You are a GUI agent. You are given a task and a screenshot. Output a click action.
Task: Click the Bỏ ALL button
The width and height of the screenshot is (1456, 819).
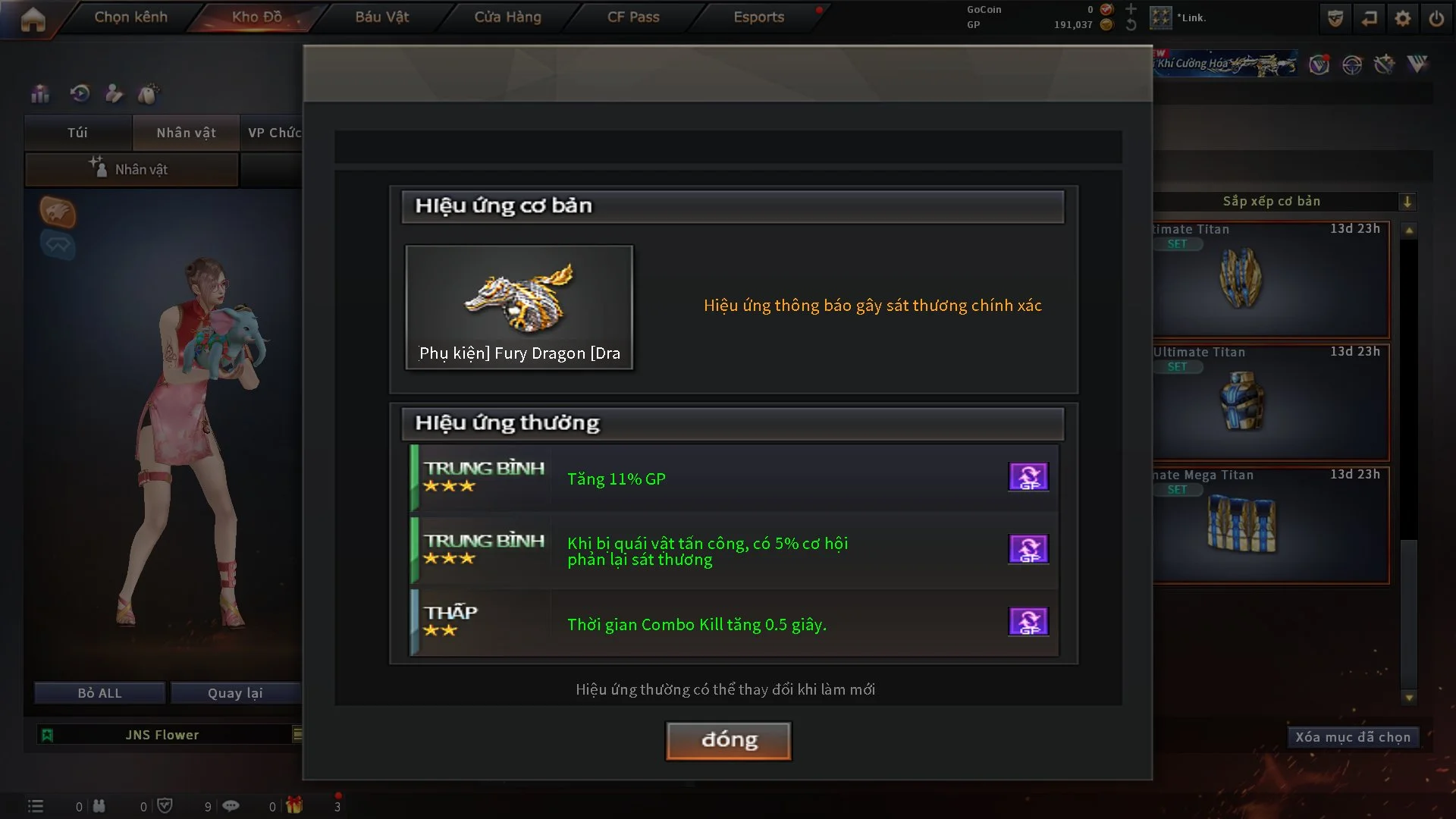coord(99,693)
